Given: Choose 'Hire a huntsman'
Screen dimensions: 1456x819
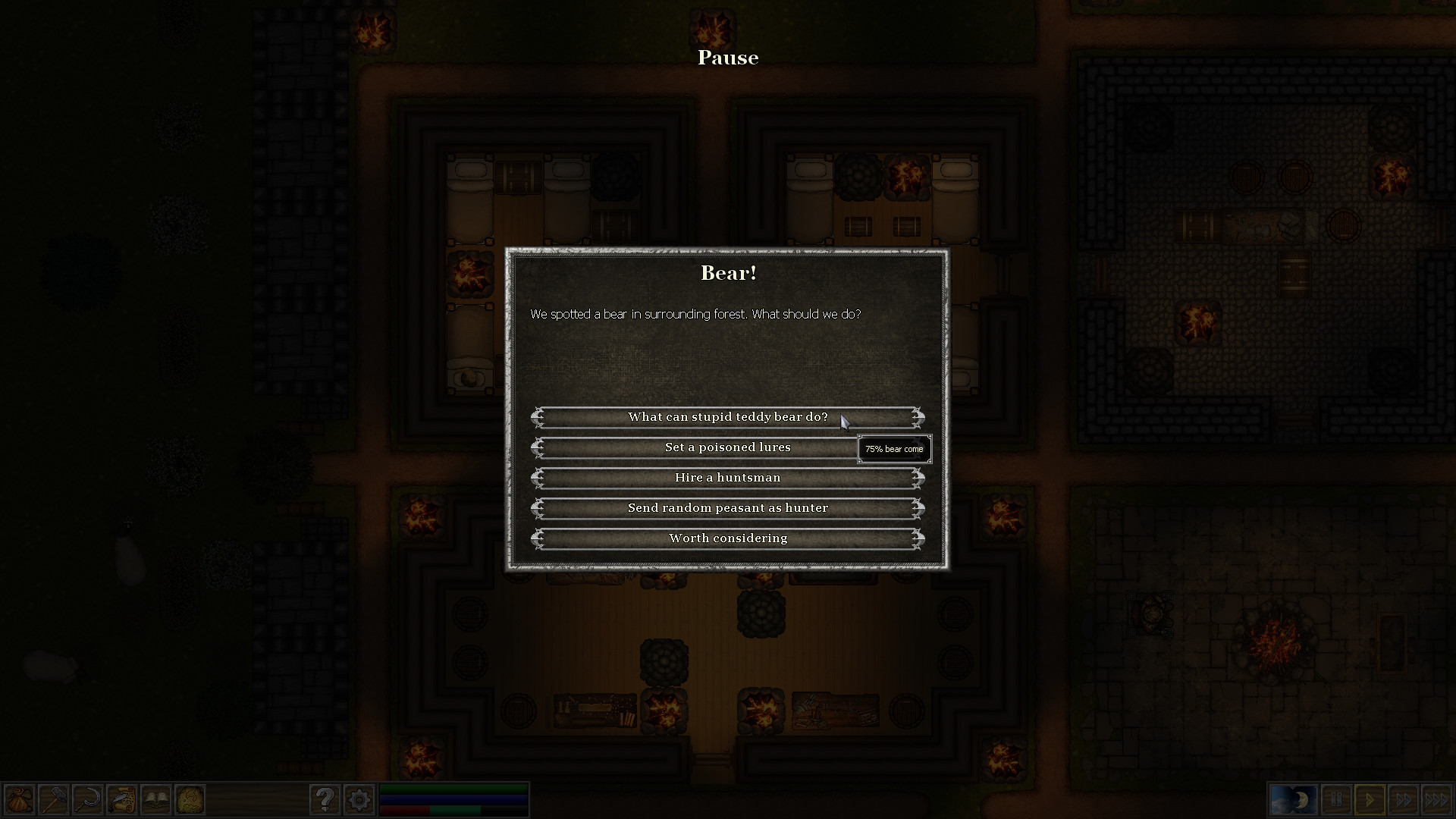Looking at the screenshot, I should click(727, 478).
